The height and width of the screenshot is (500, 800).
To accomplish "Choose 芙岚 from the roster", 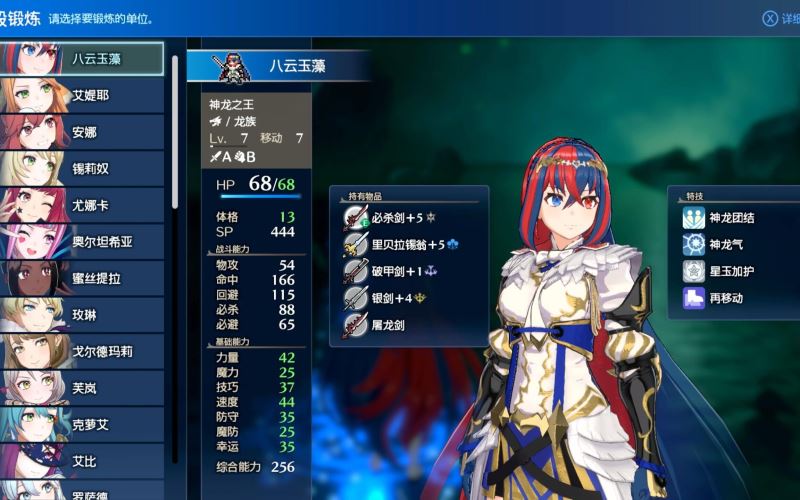I will coord(85,387).
